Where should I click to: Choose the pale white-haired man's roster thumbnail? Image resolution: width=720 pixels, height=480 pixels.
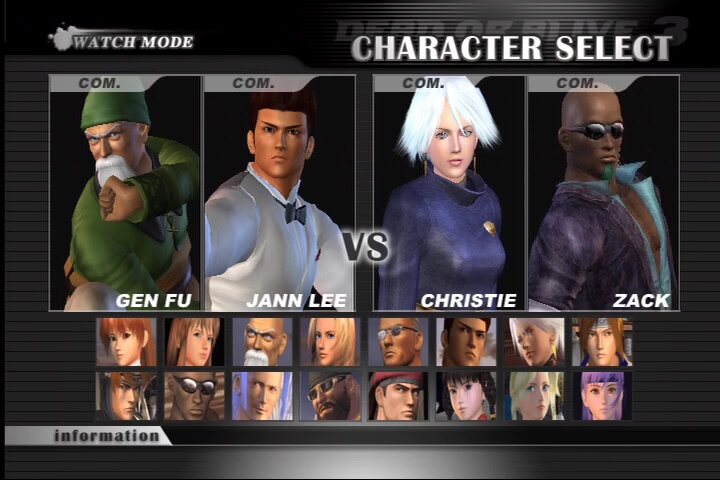click(262, 396)
